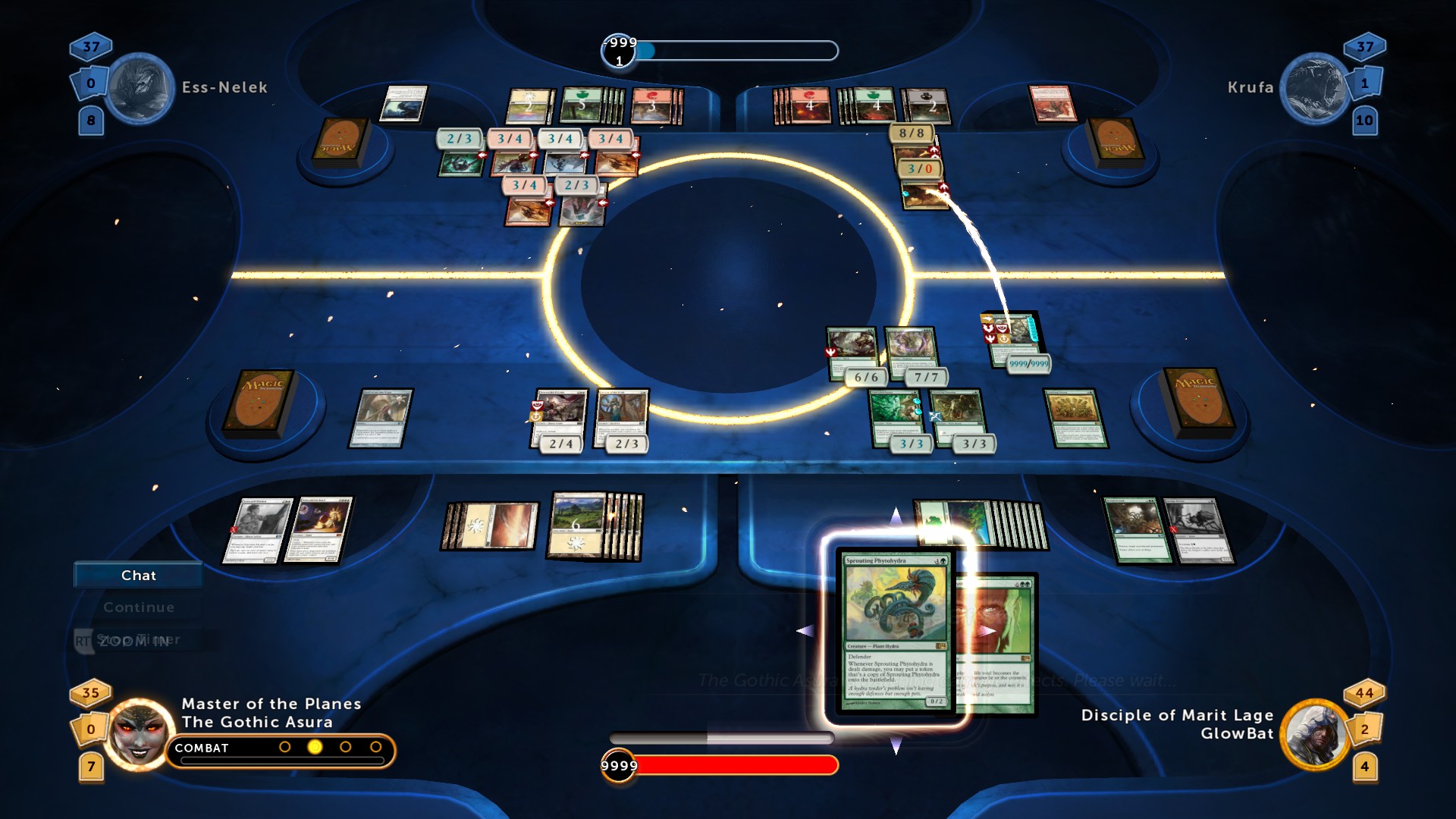The image size is (1456, 819).
Task: Click the left arrow beside the zoomed card
Action: pos(805,629)
